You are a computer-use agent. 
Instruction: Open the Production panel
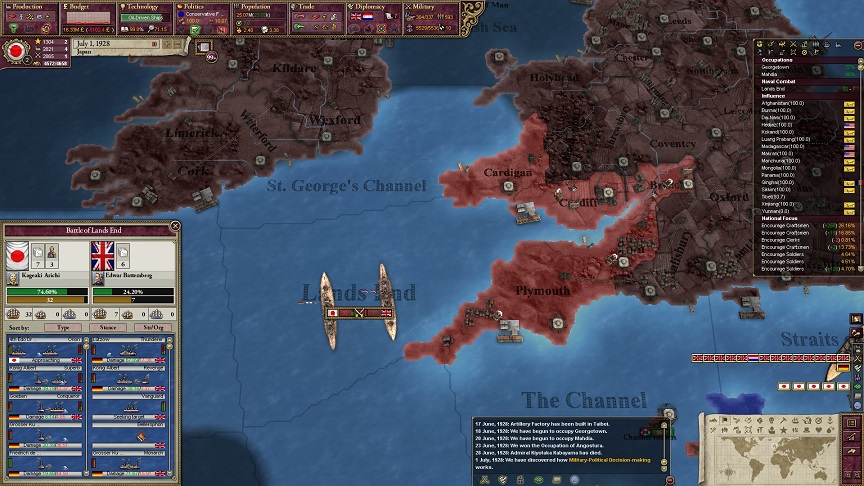coord(28,6)
